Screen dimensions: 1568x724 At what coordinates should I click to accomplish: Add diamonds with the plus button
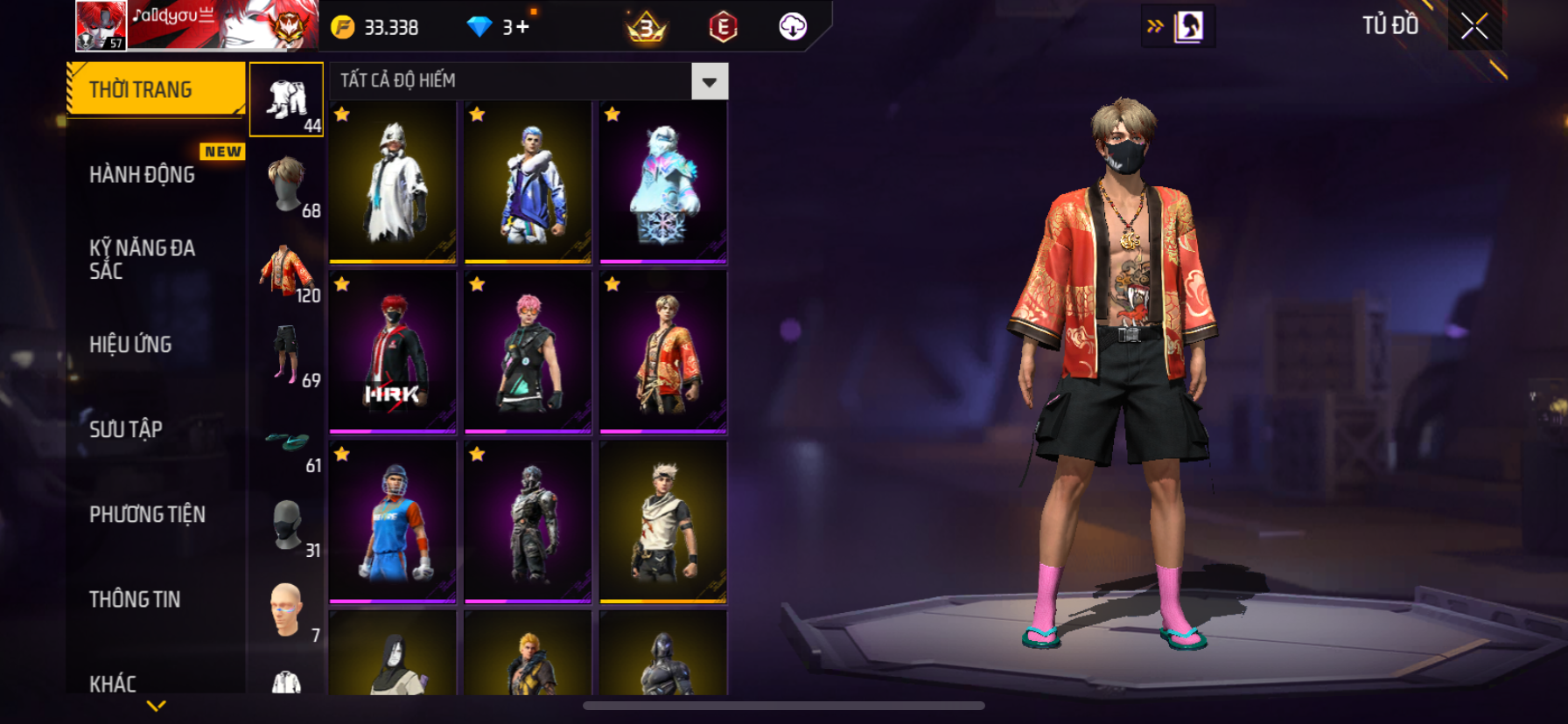[x=523, y=27]
